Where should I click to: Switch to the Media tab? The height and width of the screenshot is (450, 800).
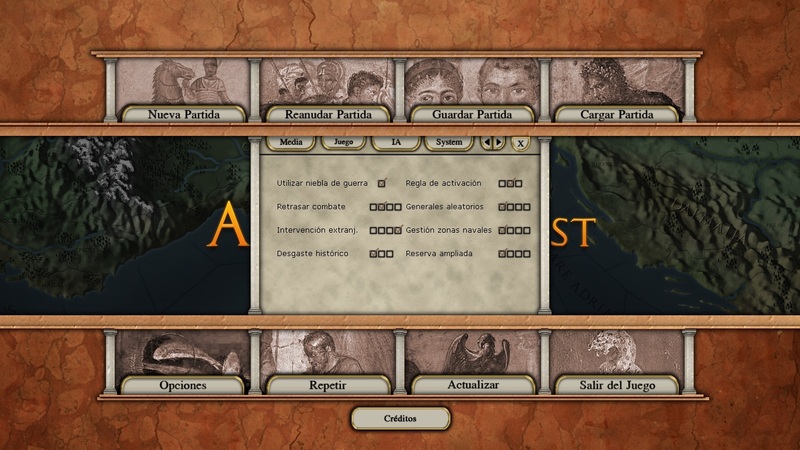tap(291, 142)
